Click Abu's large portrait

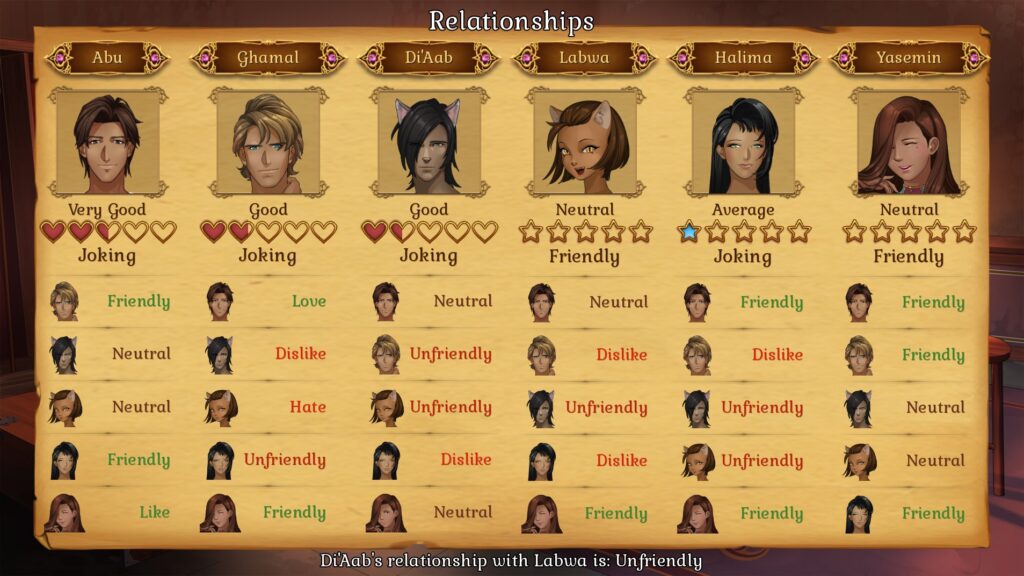tap(107, 143)
